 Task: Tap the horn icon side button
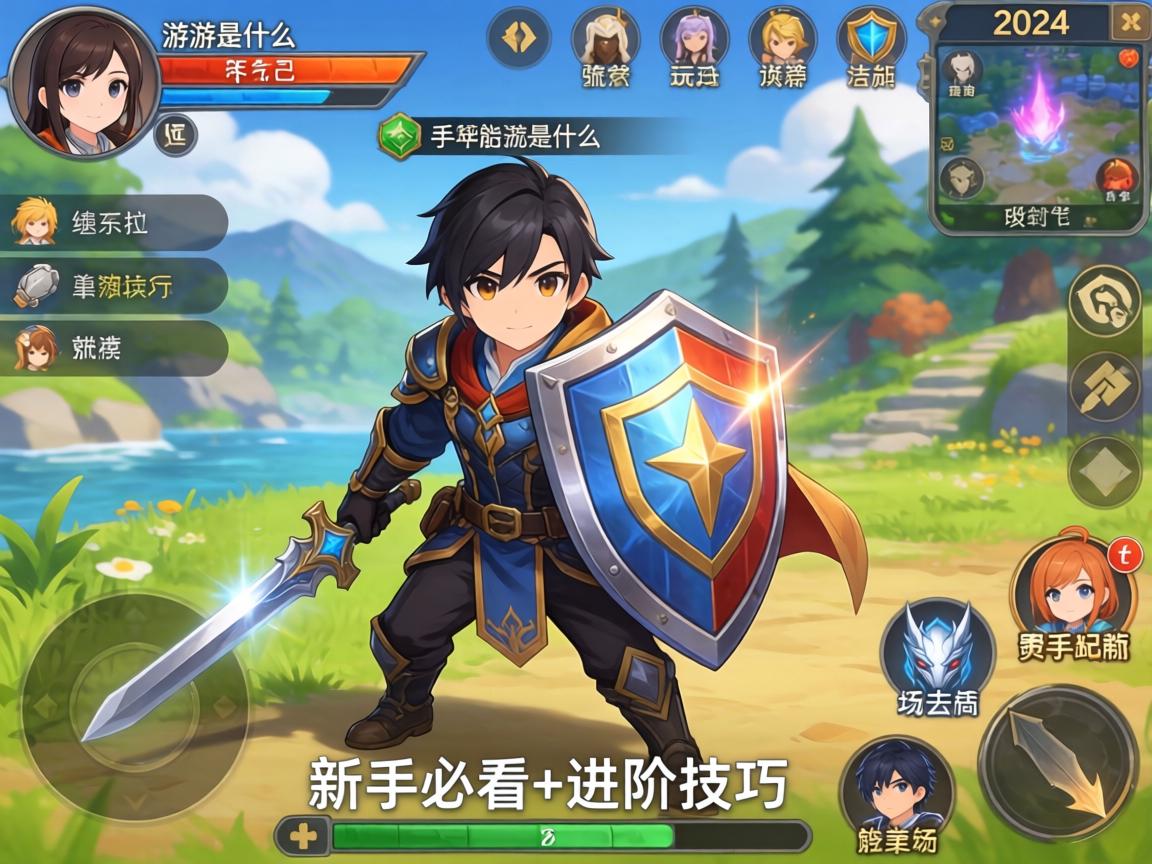(x=1104, y=301)
